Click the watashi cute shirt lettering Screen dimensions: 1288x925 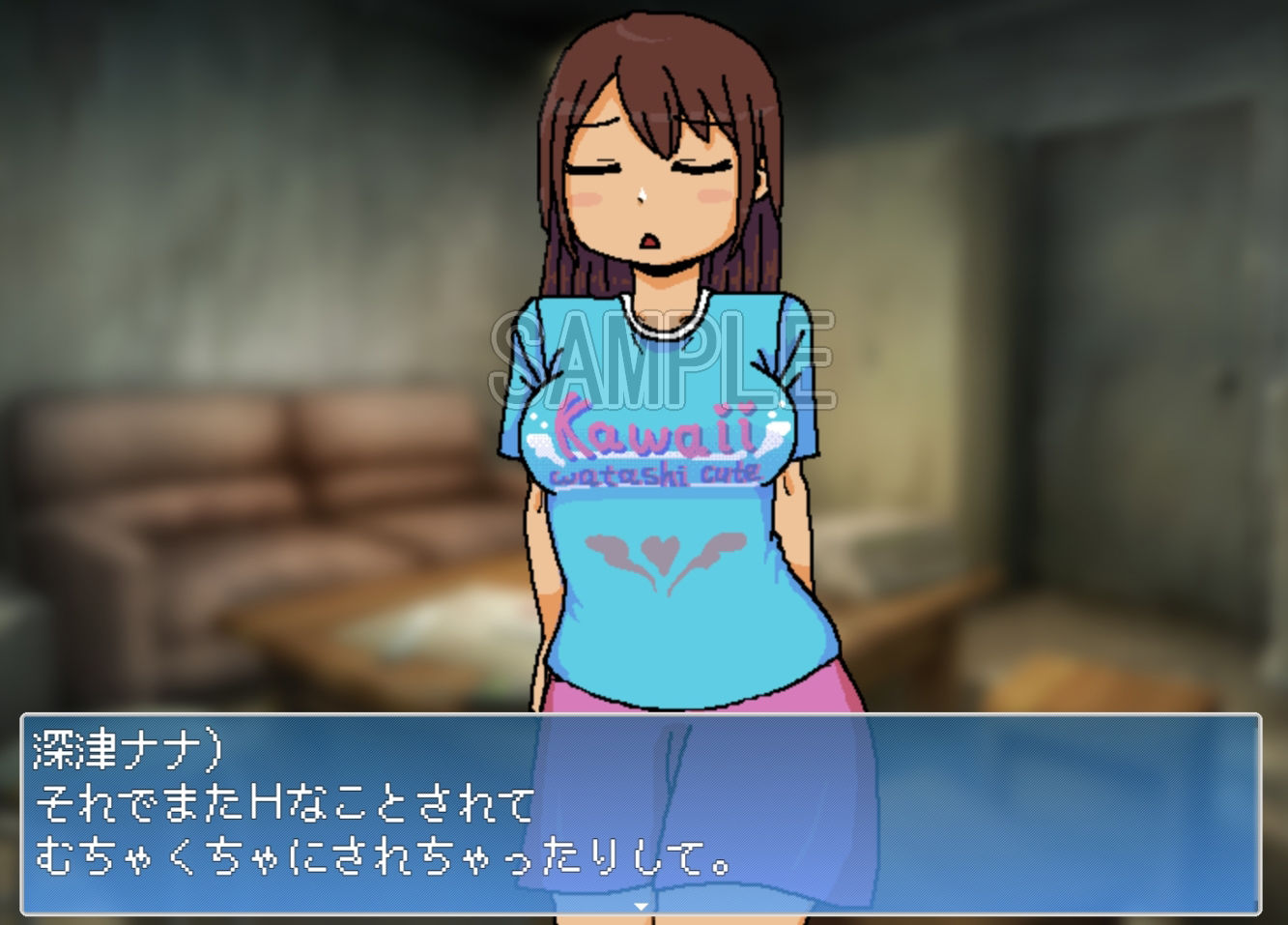coord(657,476)
